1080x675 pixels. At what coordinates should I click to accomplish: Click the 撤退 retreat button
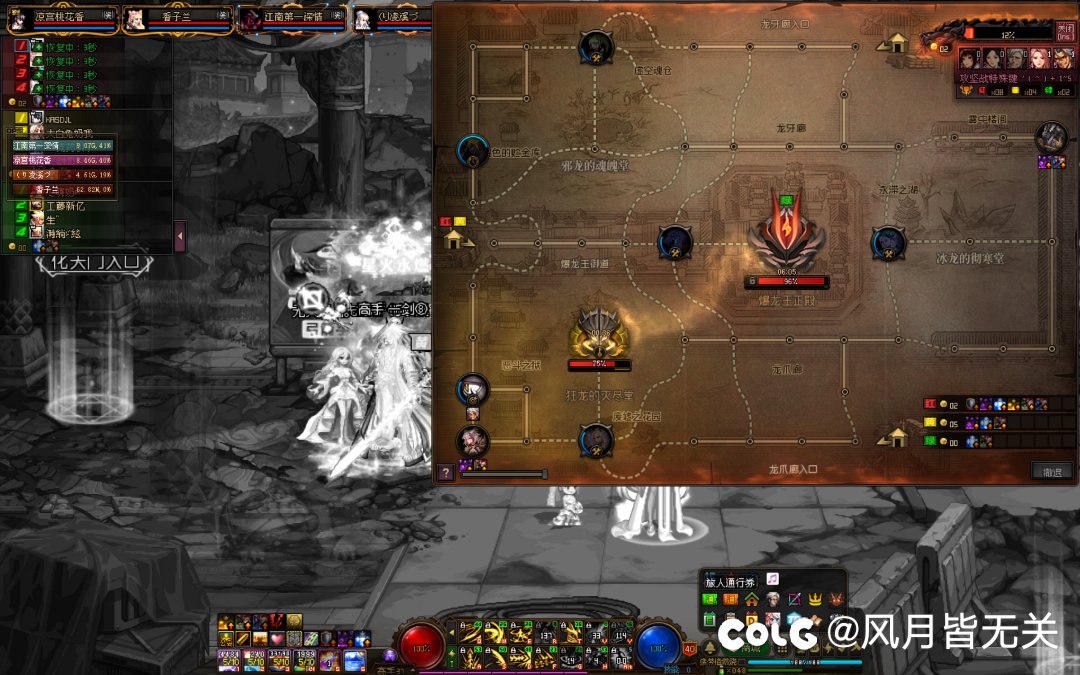tap(1052, 471)
